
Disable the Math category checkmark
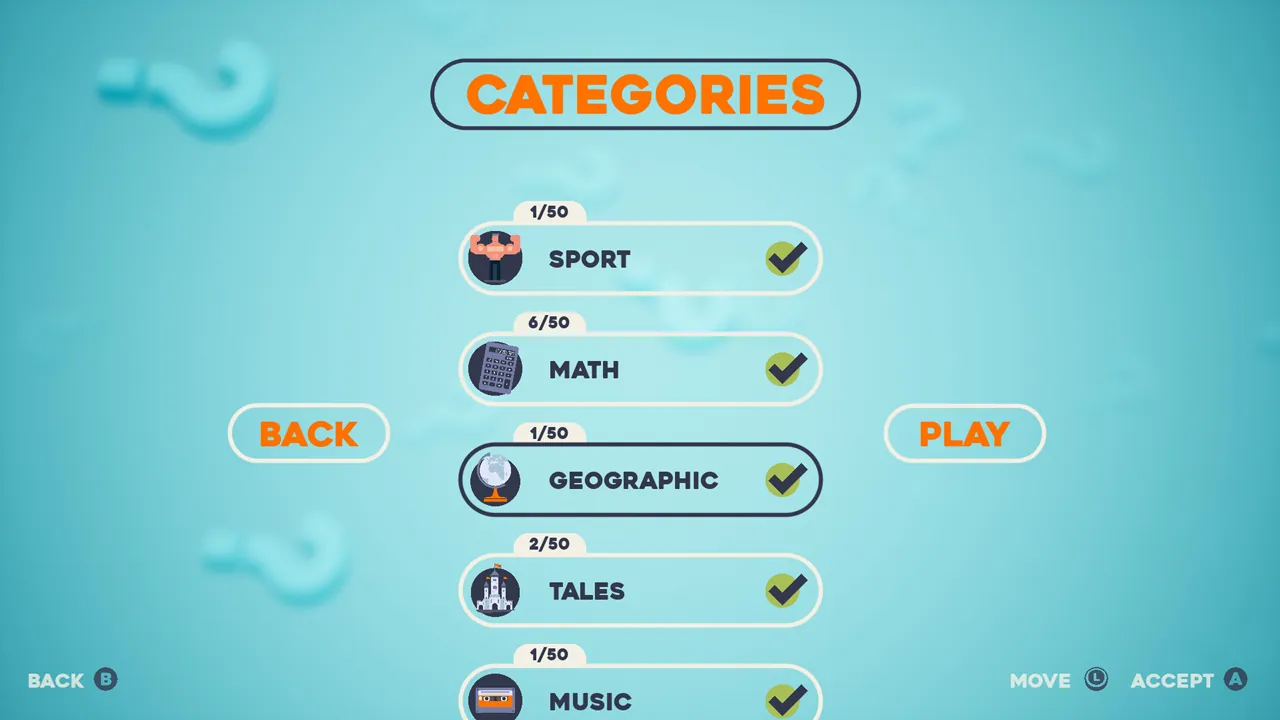coord(787,369)
